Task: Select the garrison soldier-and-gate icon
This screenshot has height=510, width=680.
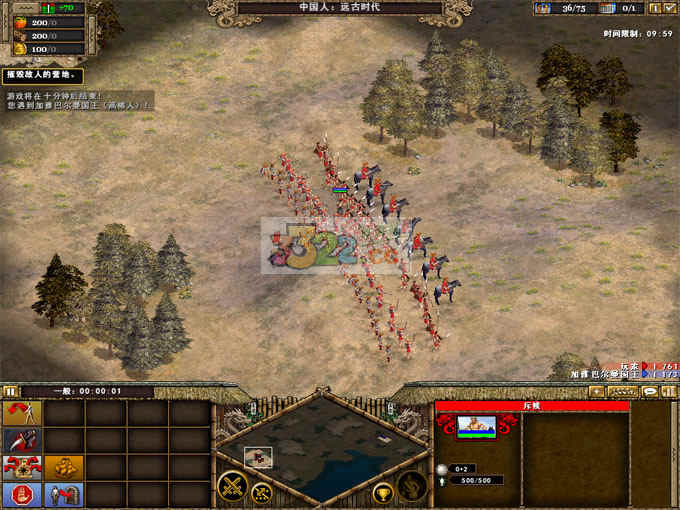Action: (63, 494)
